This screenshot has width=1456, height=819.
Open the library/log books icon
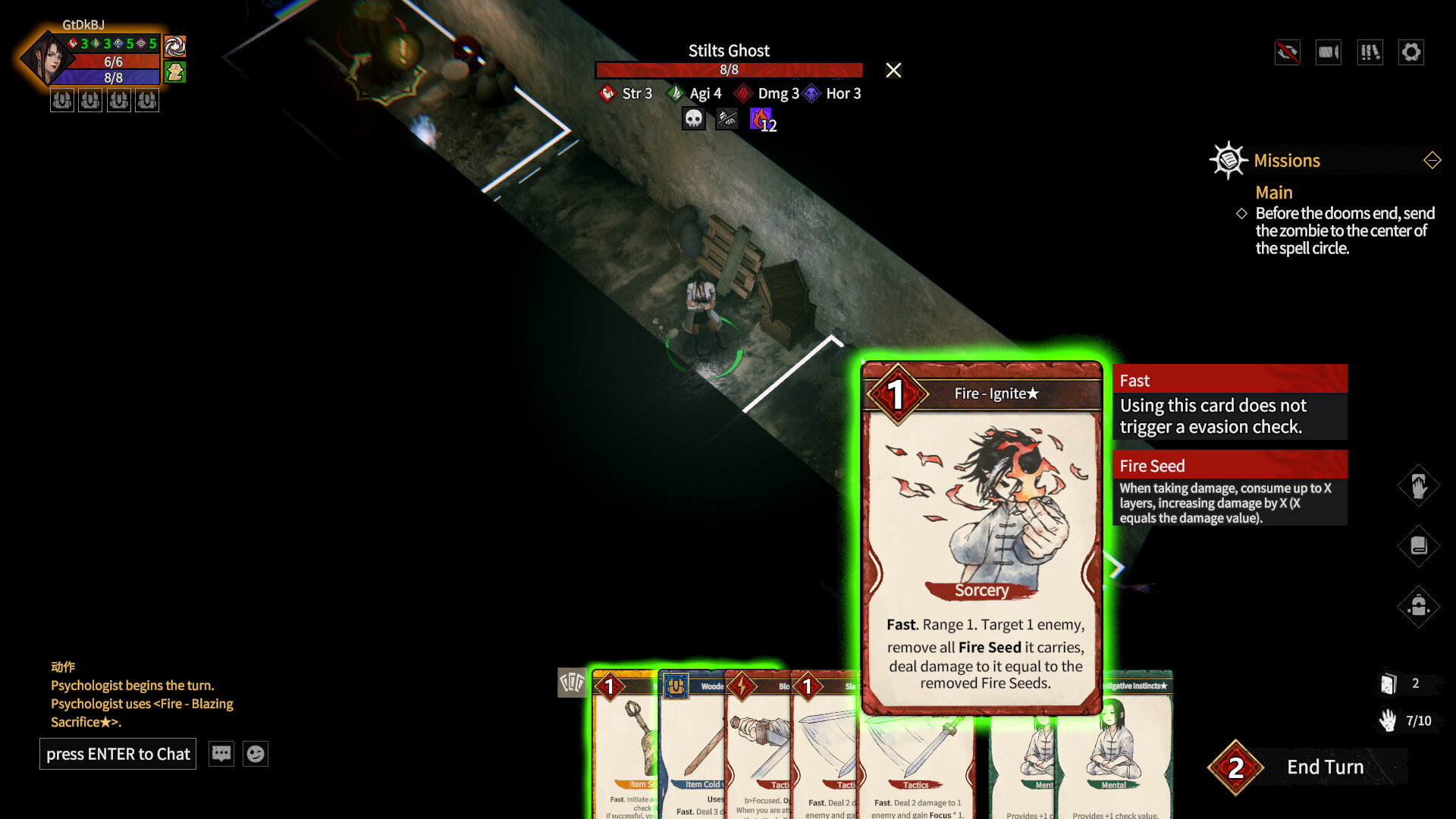click(x=1370, y=52)
